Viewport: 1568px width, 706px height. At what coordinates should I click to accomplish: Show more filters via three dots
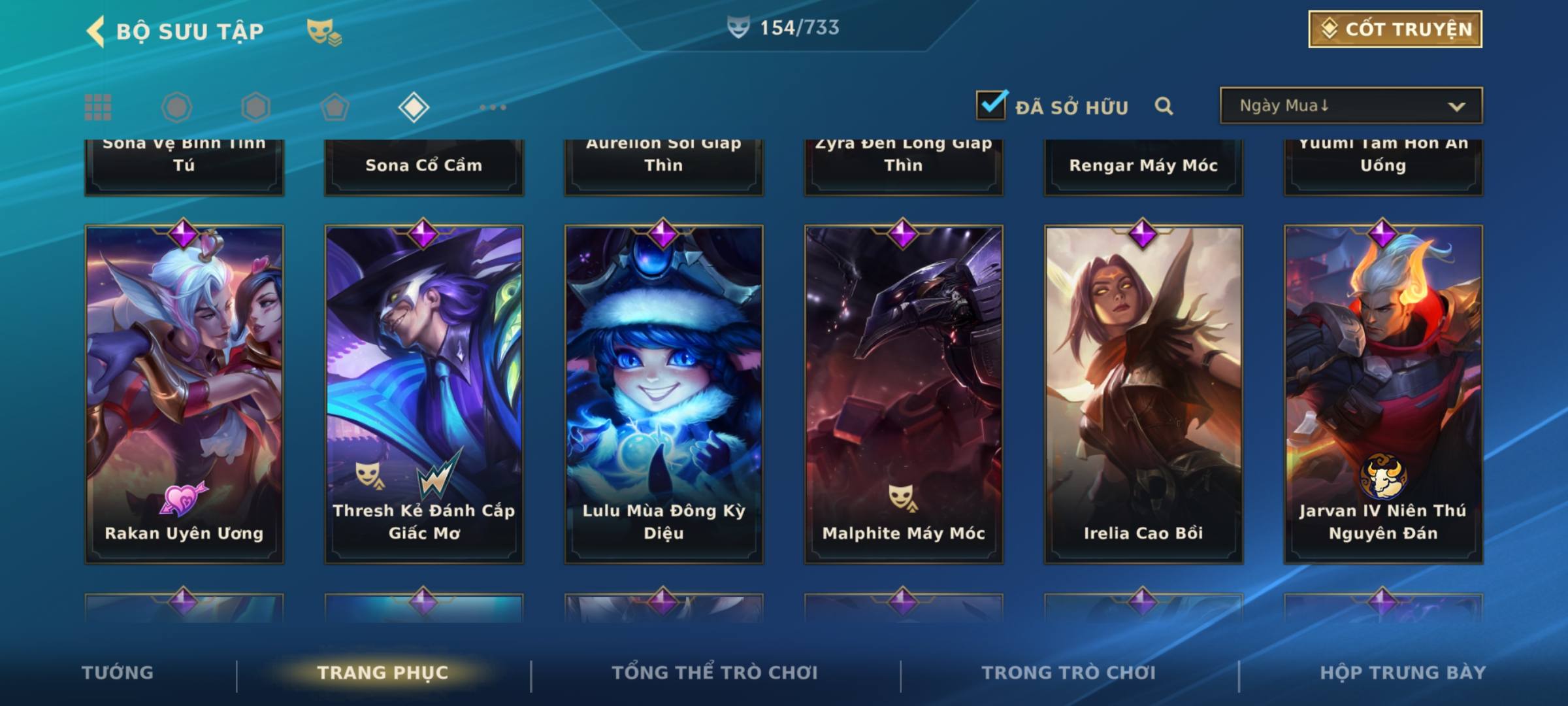pos(493,107)
